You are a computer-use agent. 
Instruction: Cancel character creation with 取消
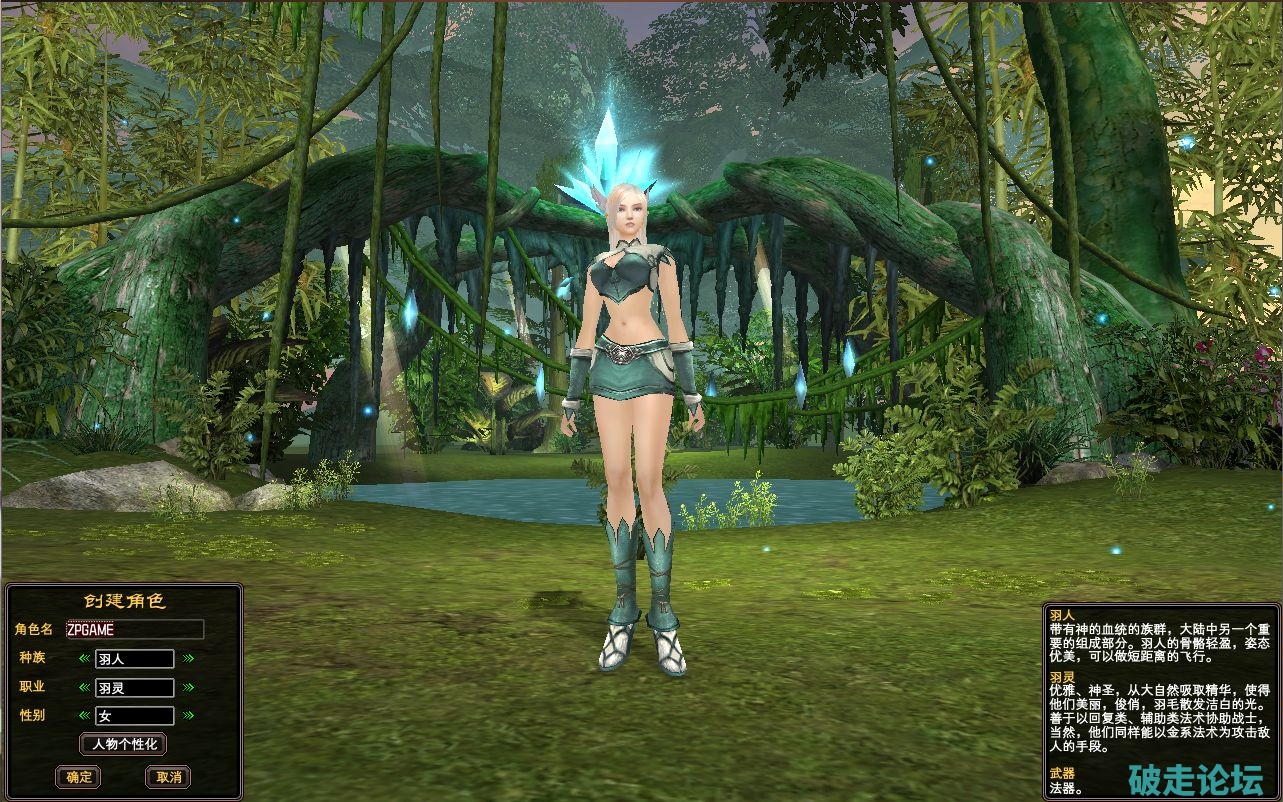168,777
